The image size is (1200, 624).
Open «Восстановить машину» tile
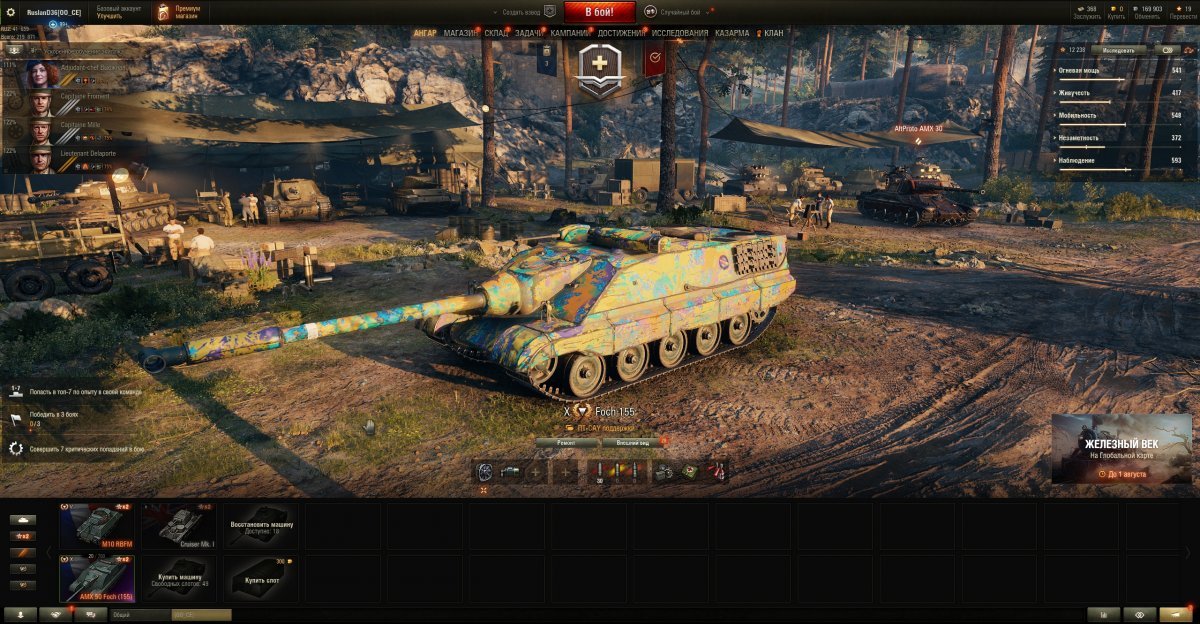(261, 526)
